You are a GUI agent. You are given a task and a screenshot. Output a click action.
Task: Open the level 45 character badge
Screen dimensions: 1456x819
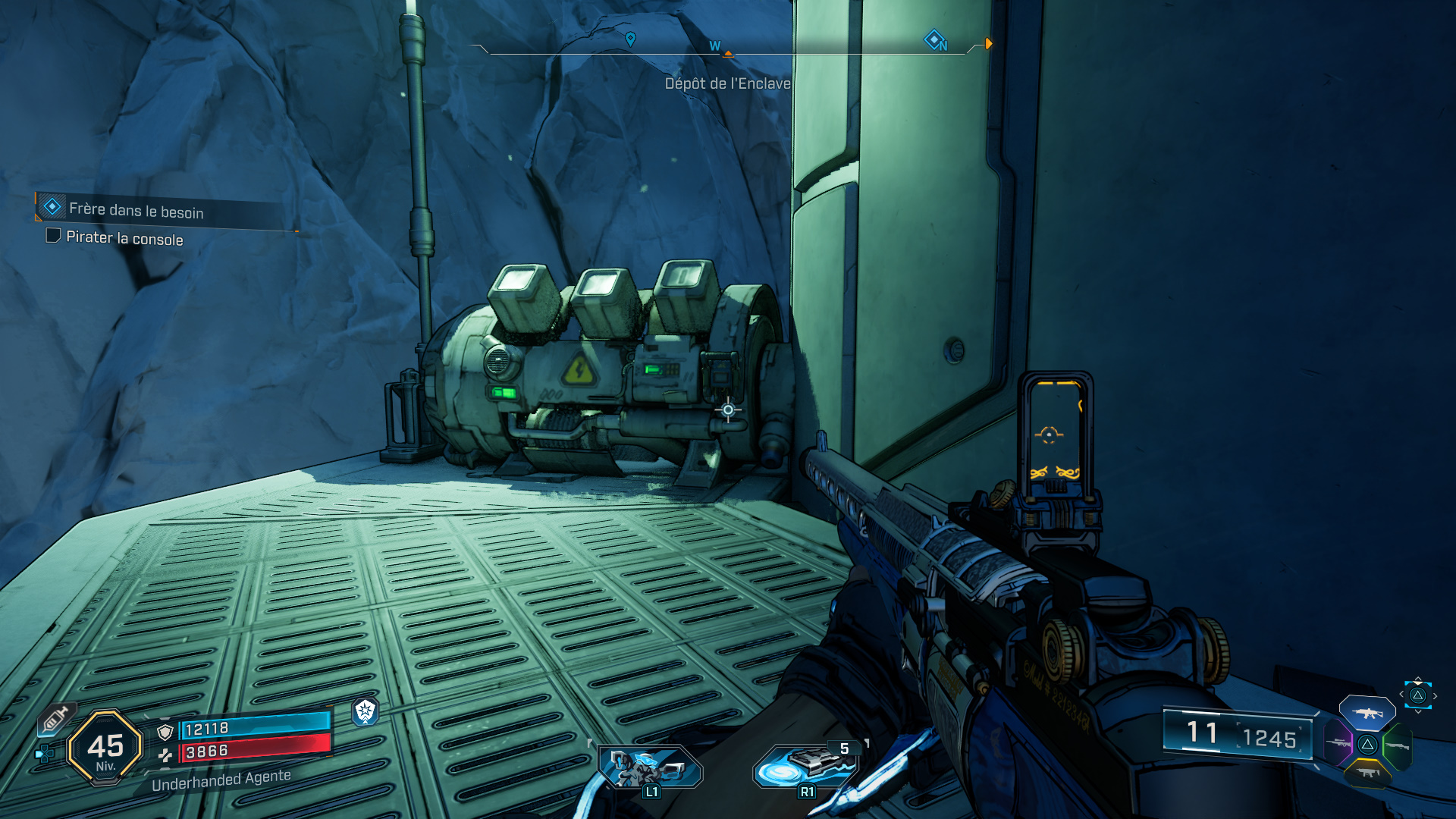coord(105,747)
